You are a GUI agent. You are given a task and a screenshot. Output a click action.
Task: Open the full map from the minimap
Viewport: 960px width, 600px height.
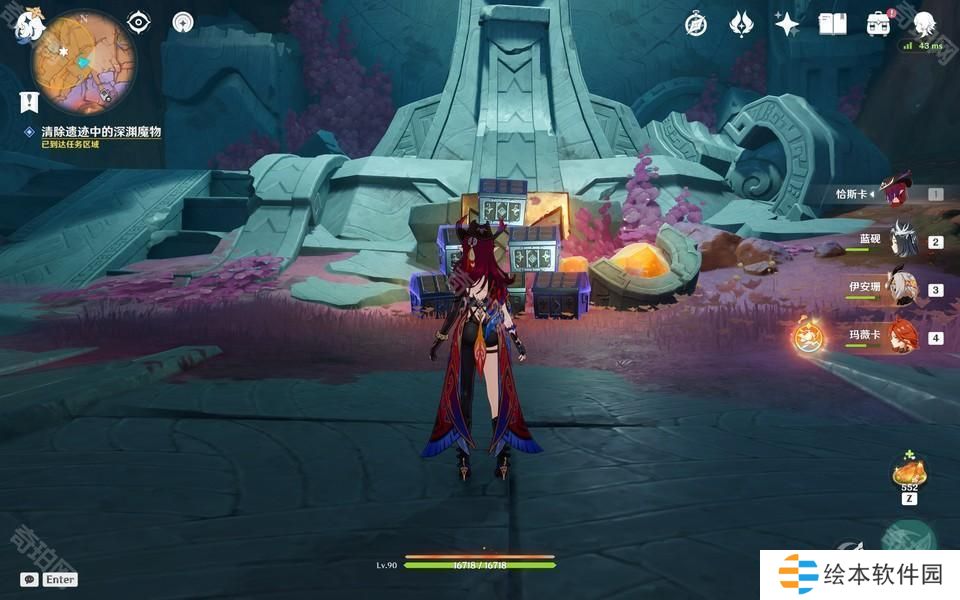click(82, 63)
